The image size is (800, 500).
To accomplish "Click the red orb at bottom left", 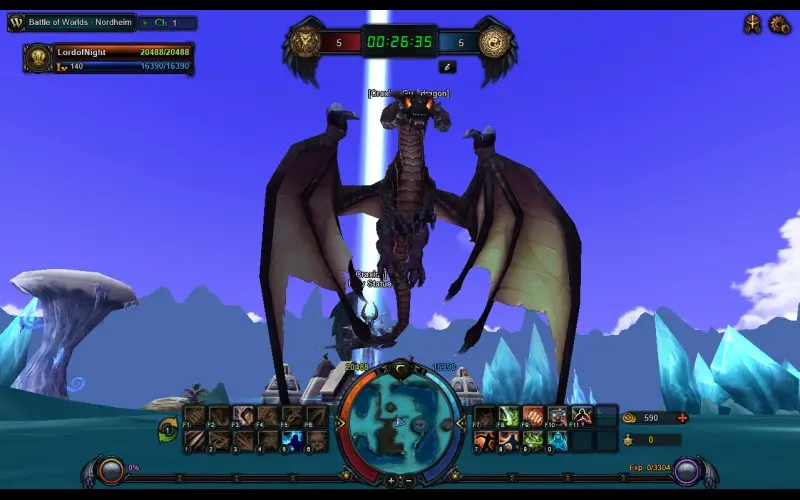I will click(x=111, y=470).
